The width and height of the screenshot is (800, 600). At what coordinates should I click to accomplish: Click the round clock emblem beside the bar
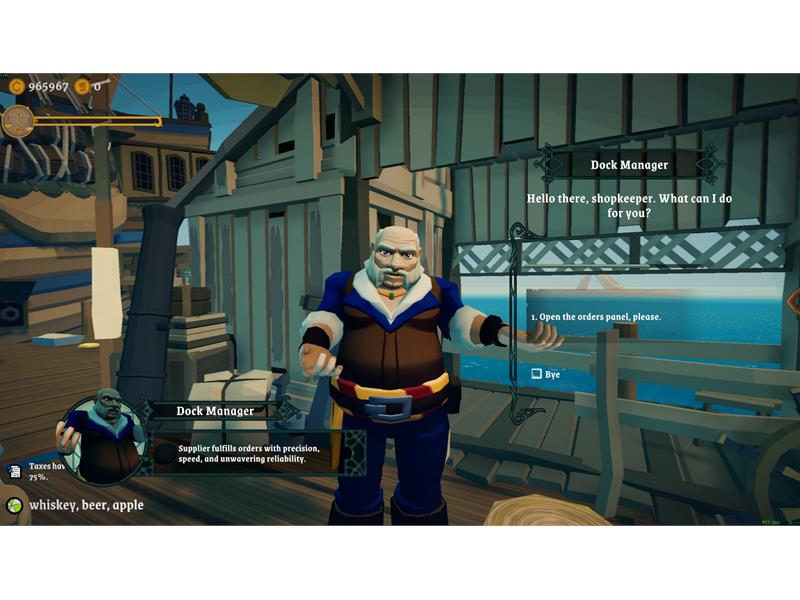pos(17,121)
